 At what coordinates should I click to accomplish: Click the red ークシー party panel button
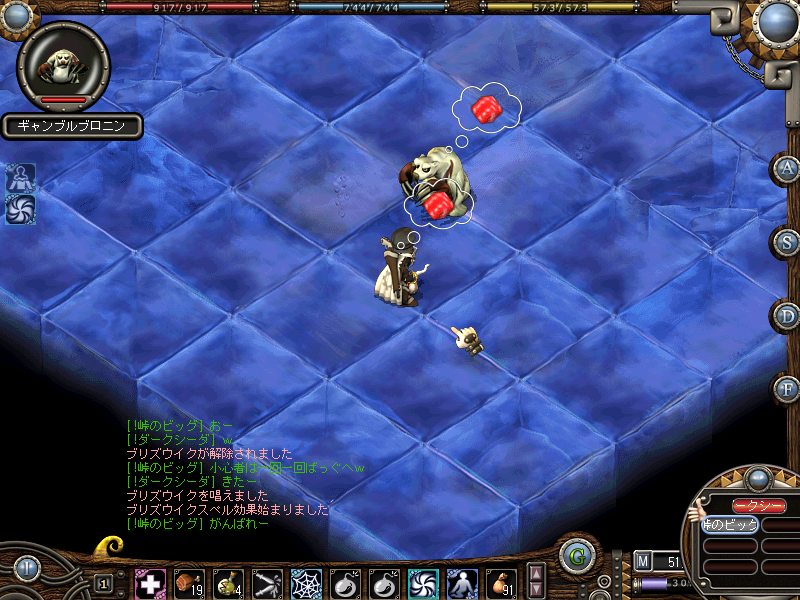coord(760,506)
